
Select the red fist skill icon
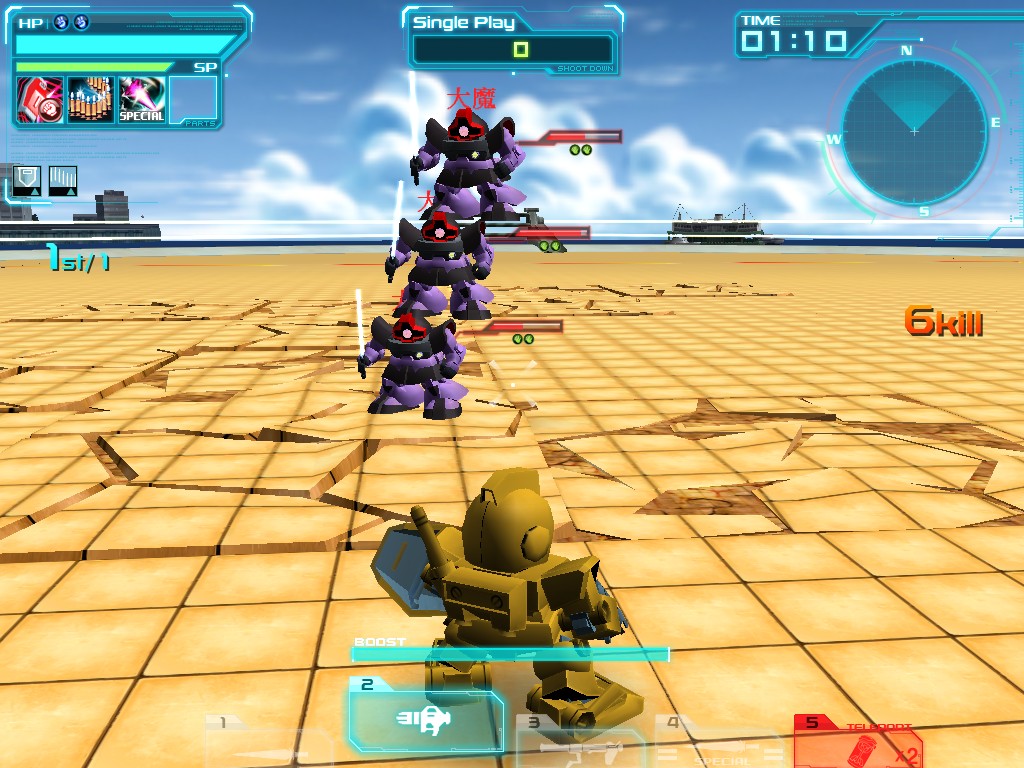click(40, 100)
